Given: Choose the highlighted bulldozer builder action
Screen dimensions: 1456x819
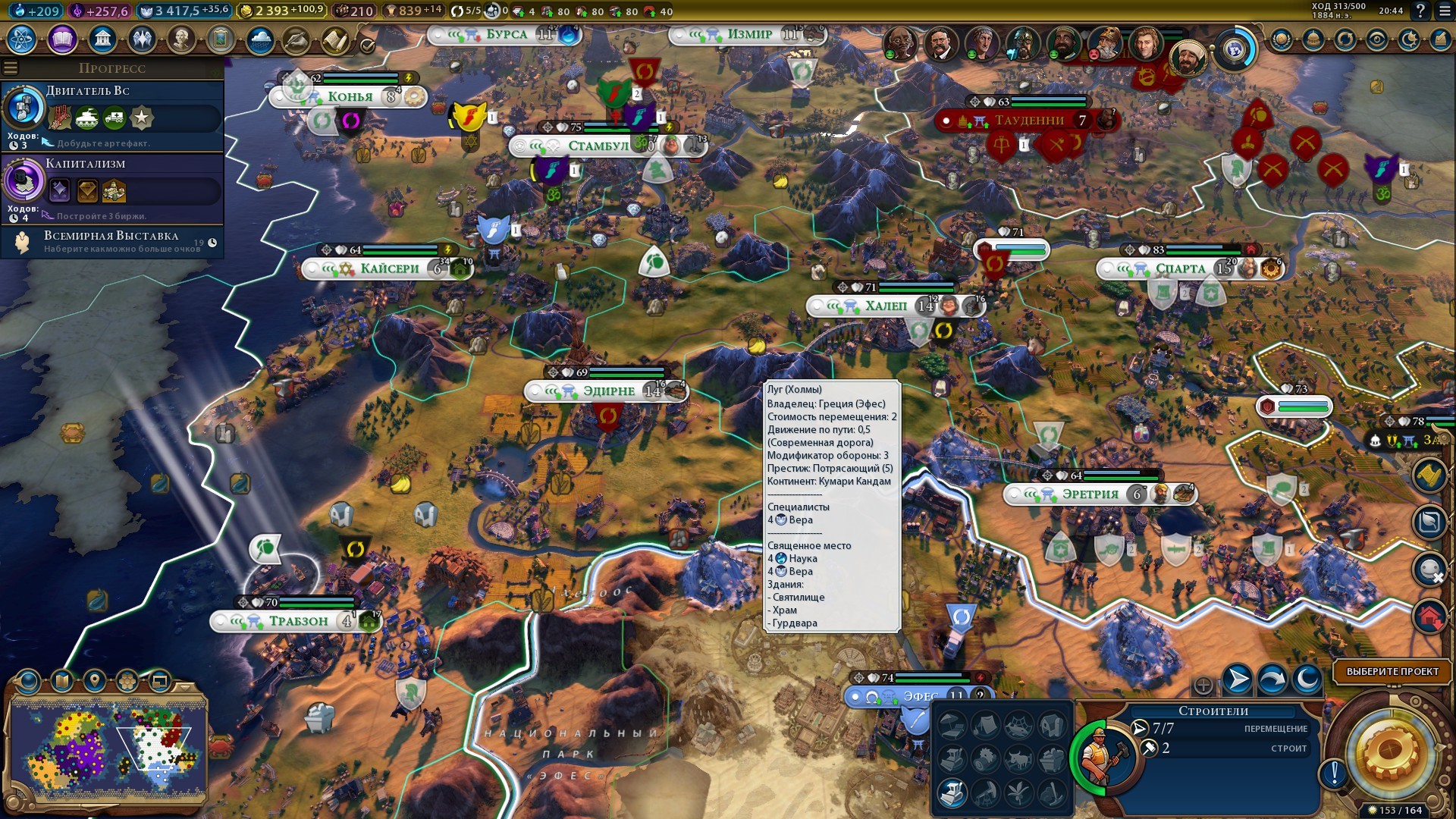Looking at the screenshot, I should coord(952,793).
